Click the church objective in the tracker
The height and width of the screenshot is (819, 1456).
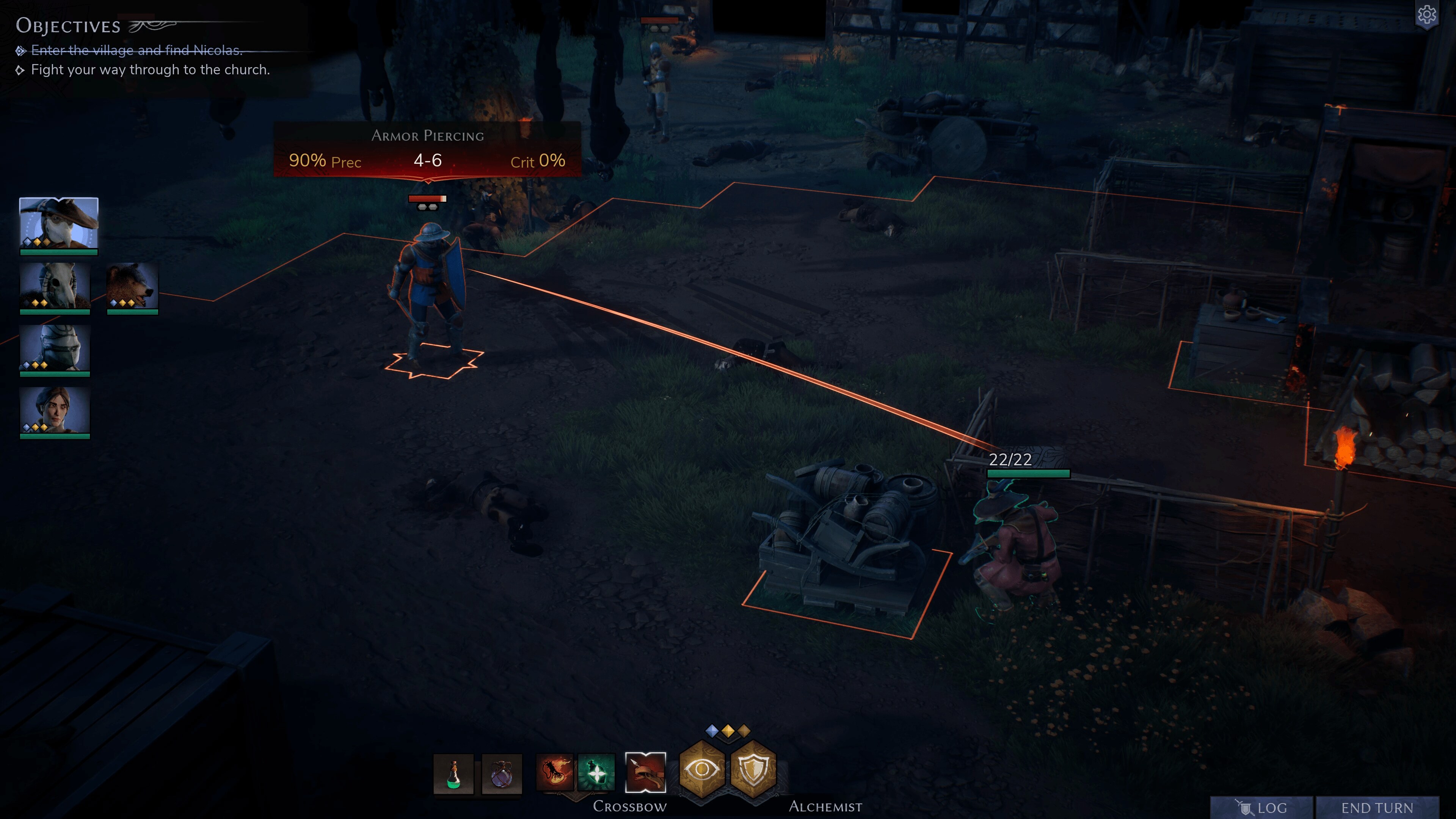[150, 69]
